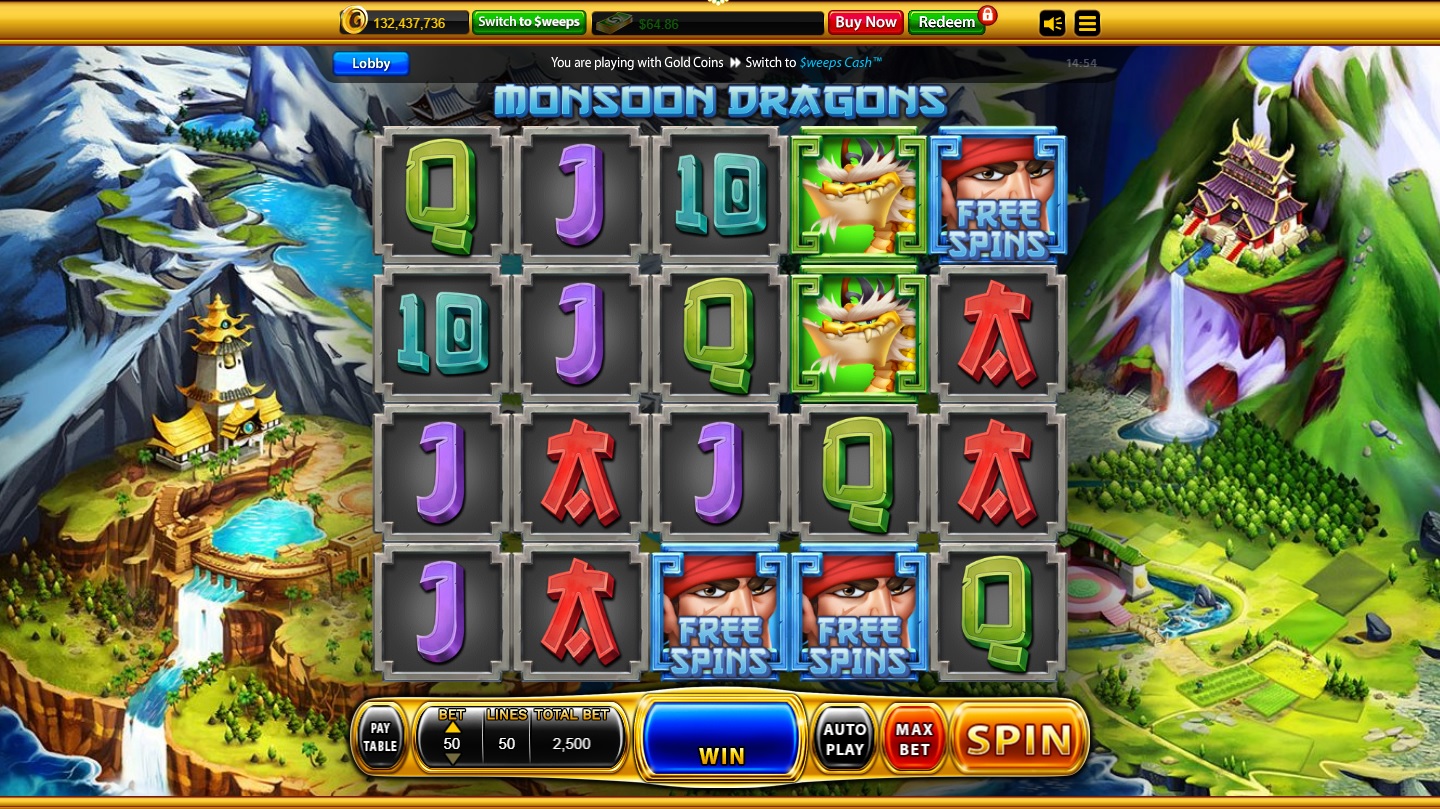Click the Free Spins symbol on reel five
1440x809 pixels.
[997, 194]
